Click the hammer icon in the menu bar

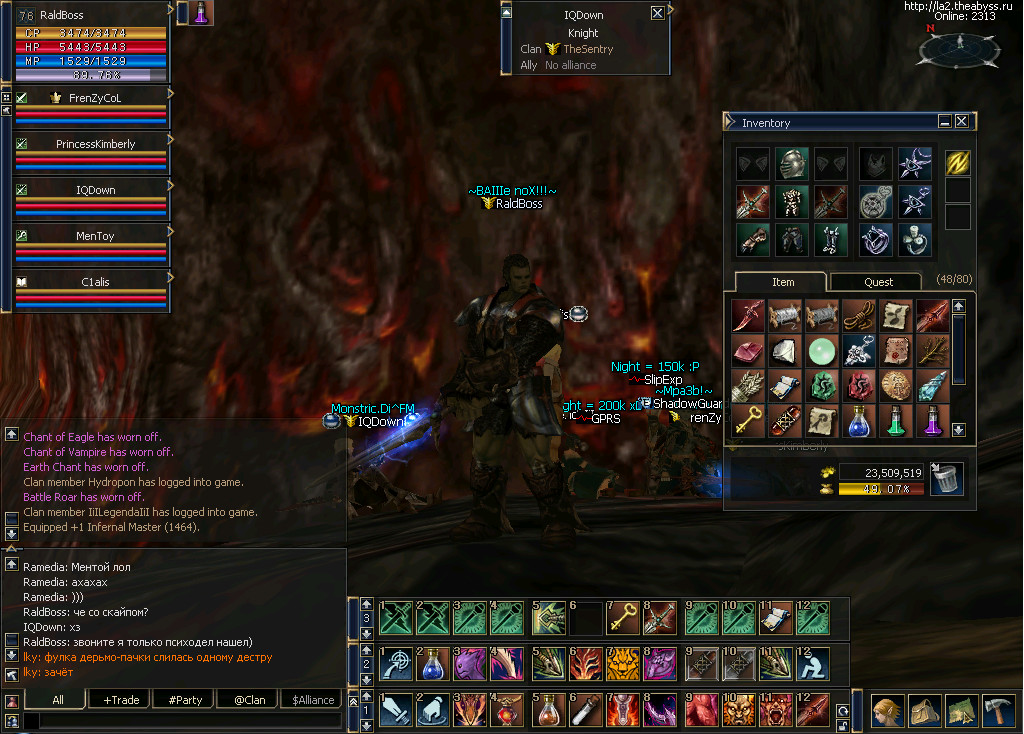(x=998, y=710)
